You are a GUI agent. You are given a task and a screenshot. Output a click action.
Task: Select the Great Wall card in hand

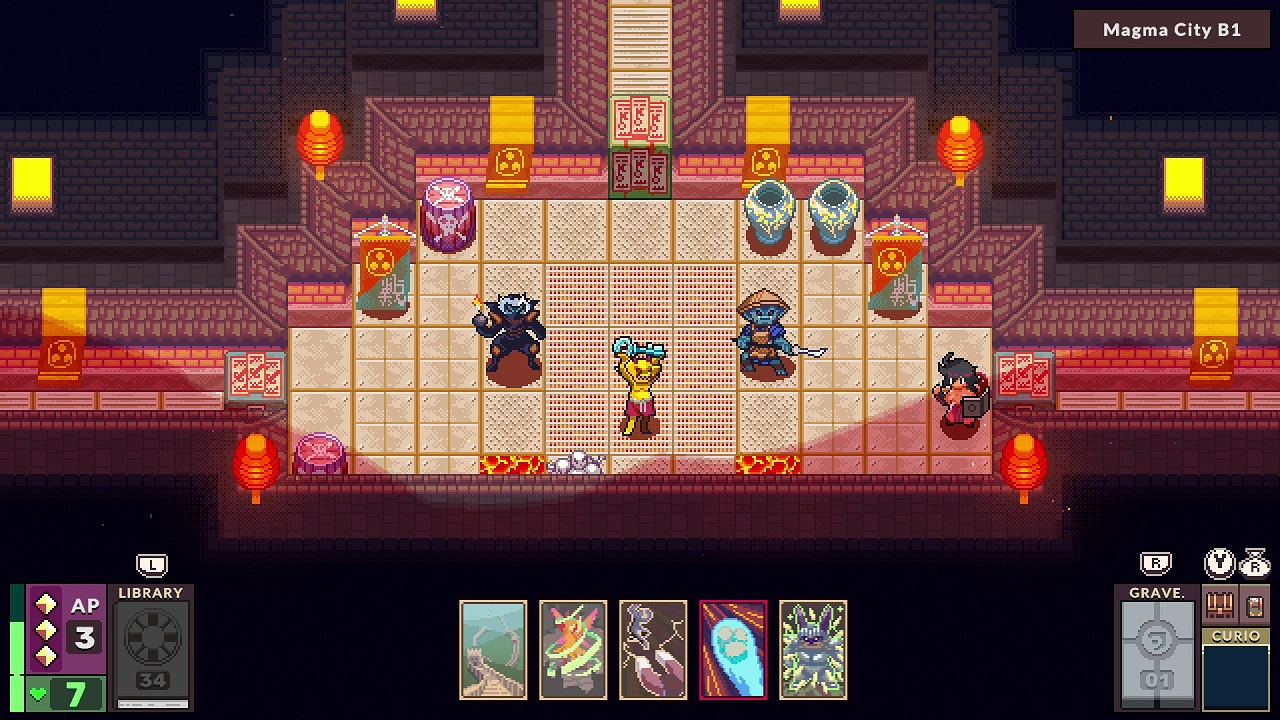click(x=492, y=650)
